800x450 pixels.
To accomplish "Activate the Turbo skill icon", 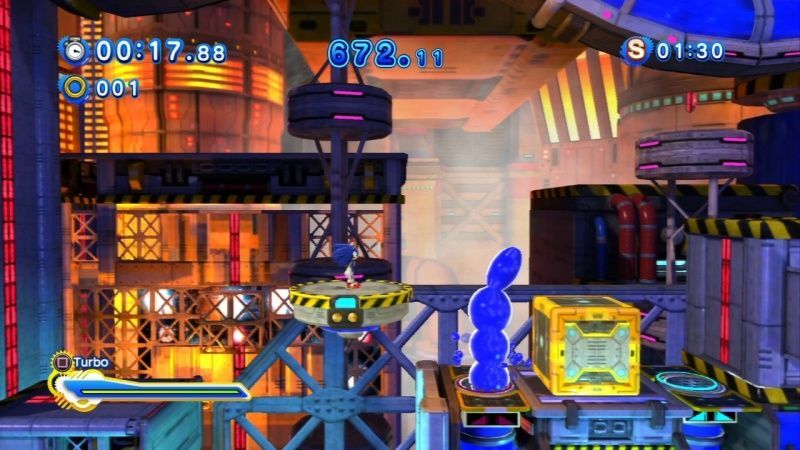I will pos(60,362).
